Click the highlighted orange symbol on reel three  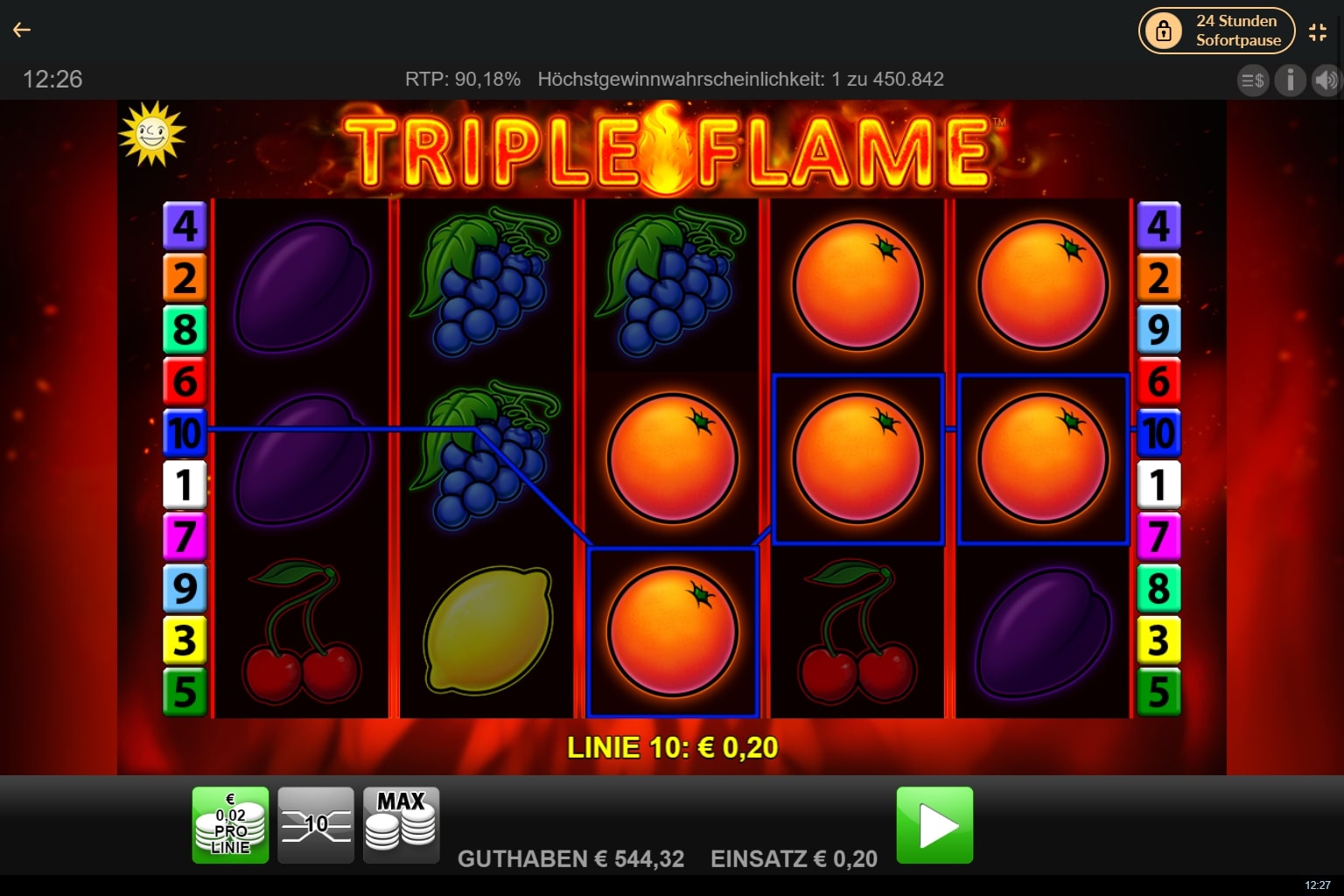[x=672, y=632]
